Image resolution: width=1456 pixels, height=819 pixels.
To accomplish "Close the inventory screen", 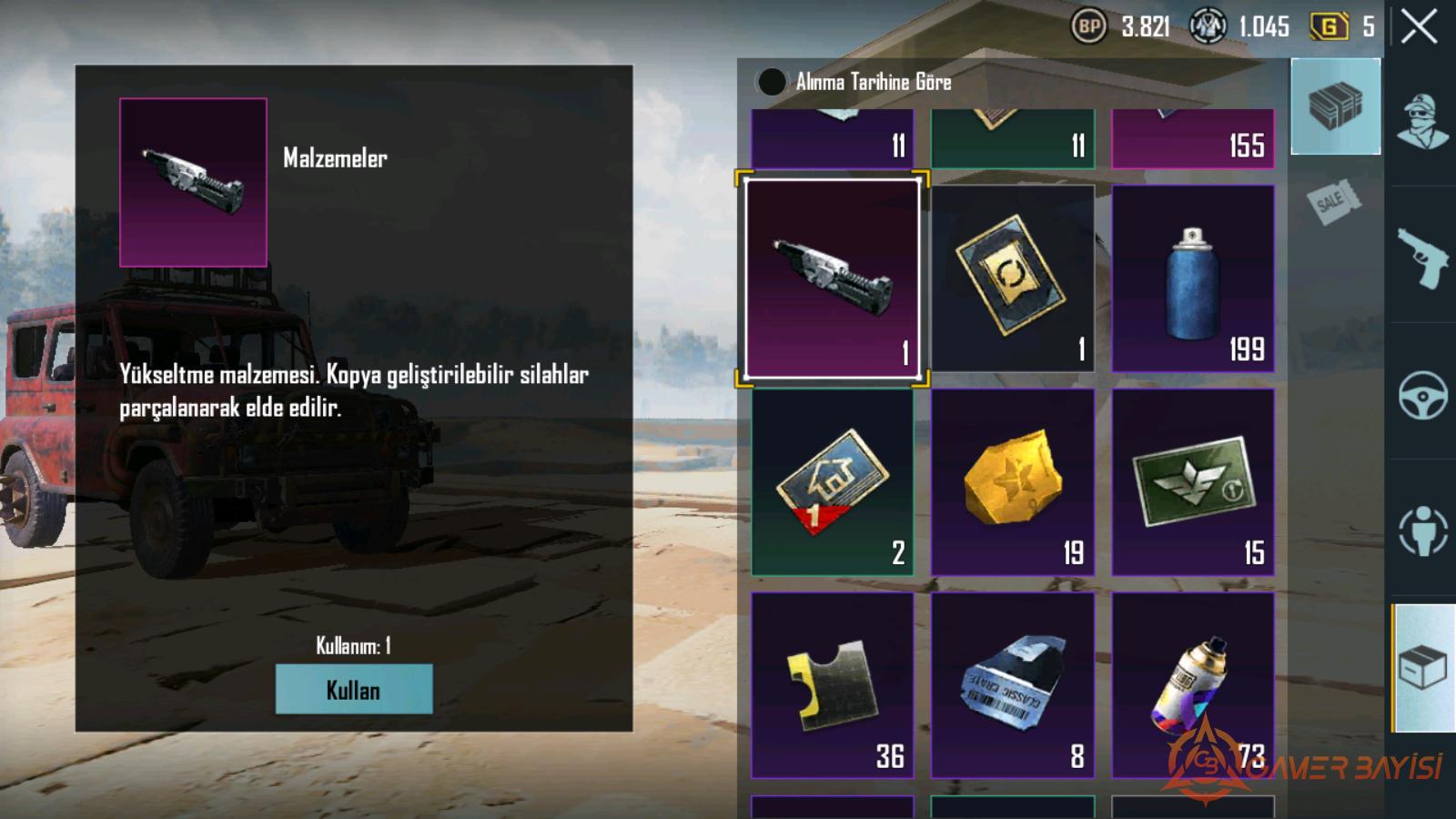I will pyautogui.click(x=1419, y=26).
